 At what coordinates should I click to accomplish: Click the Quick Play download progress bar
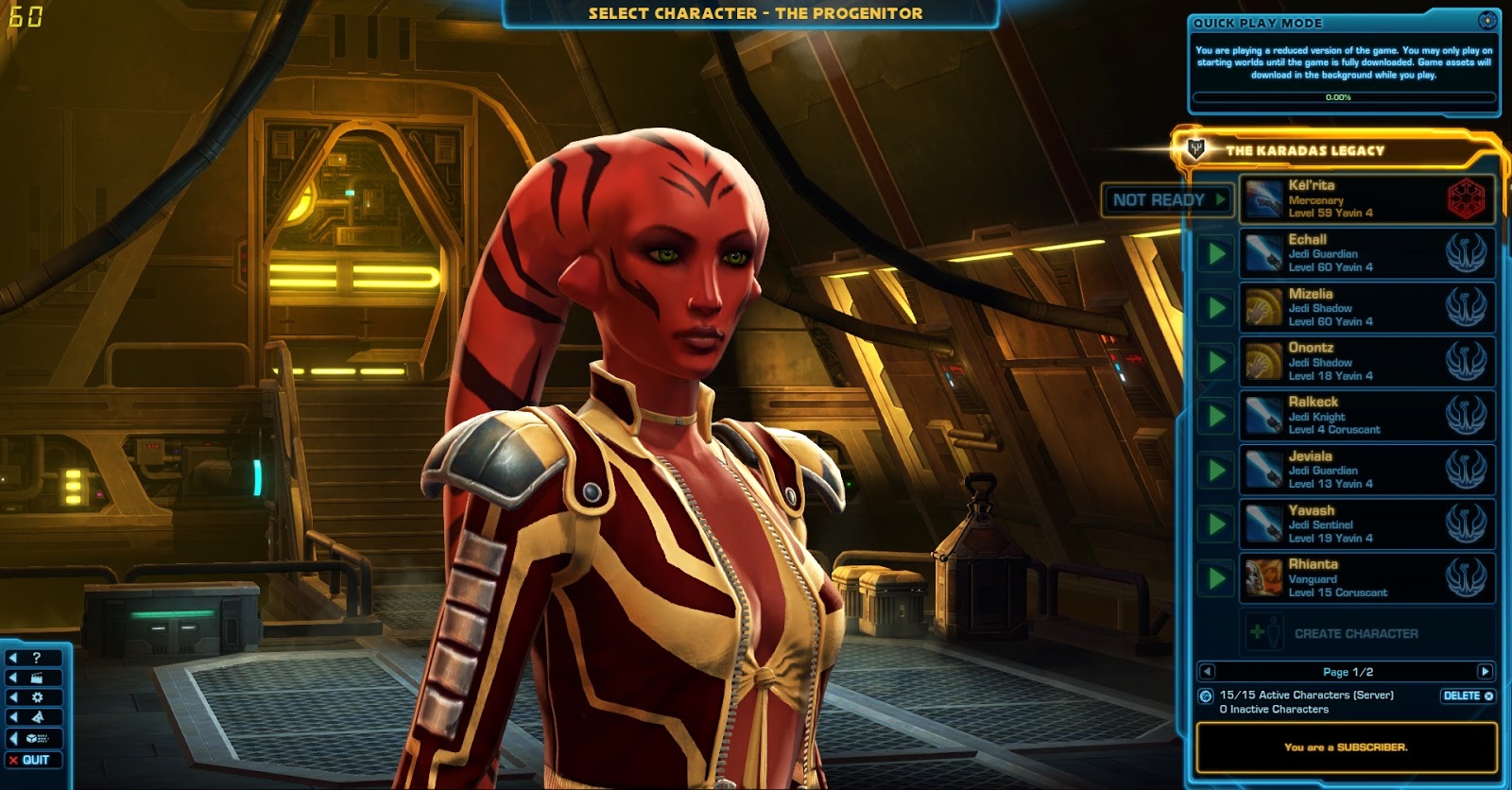click(1342, 95)
